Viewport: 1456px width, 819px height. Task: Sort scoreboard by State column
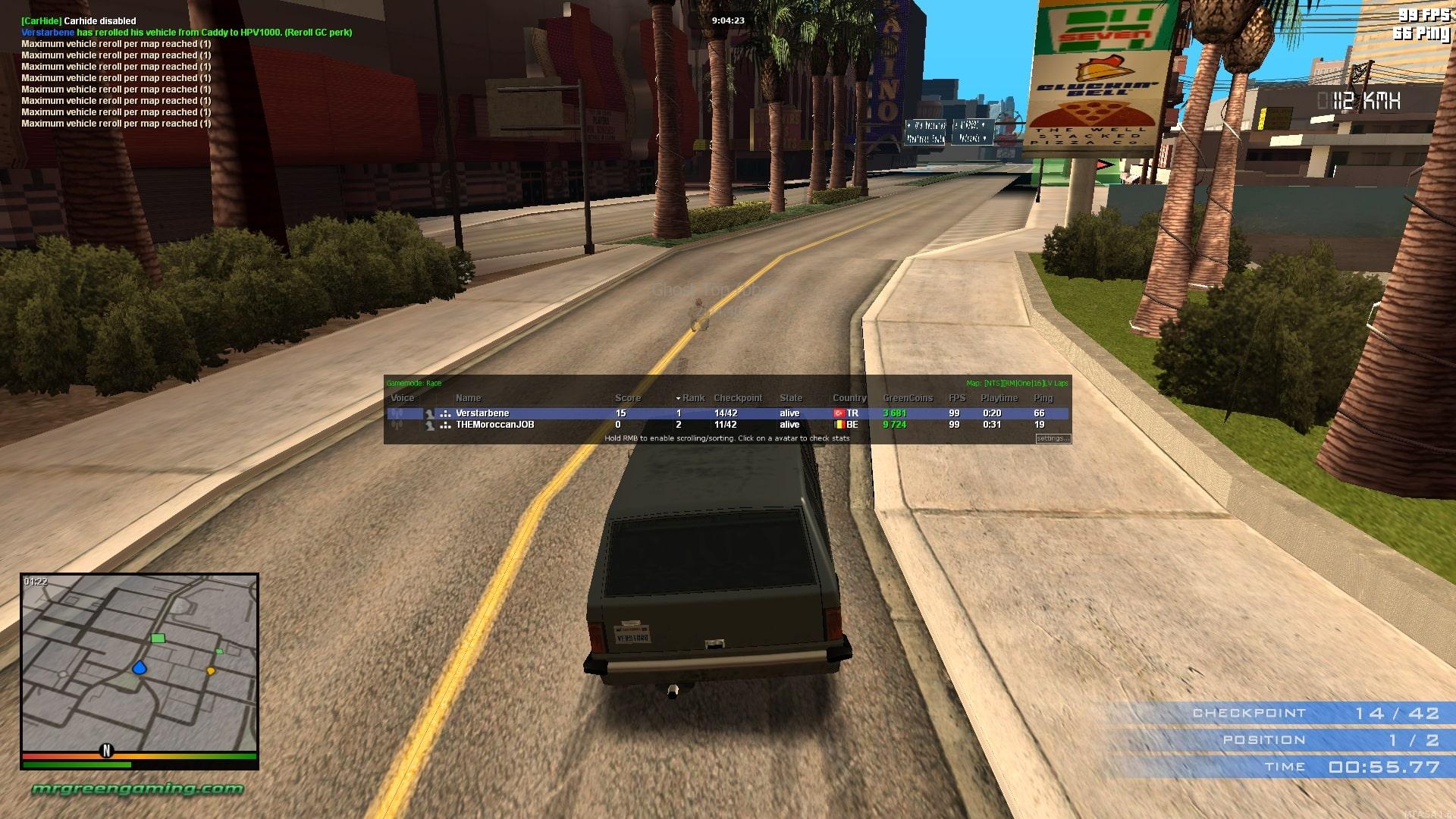coord(790,398)
